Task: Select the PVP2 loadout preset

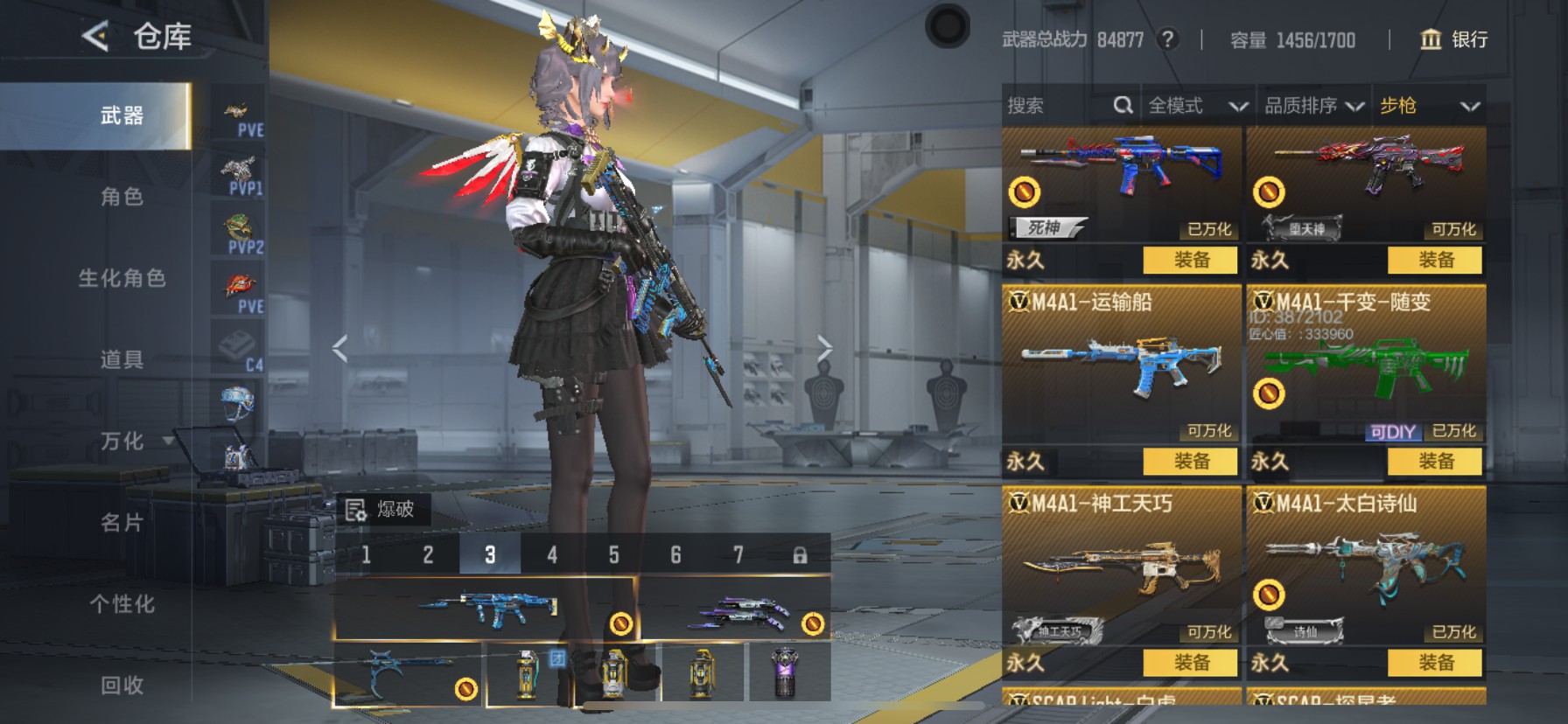Action: [x=240, y=233]
